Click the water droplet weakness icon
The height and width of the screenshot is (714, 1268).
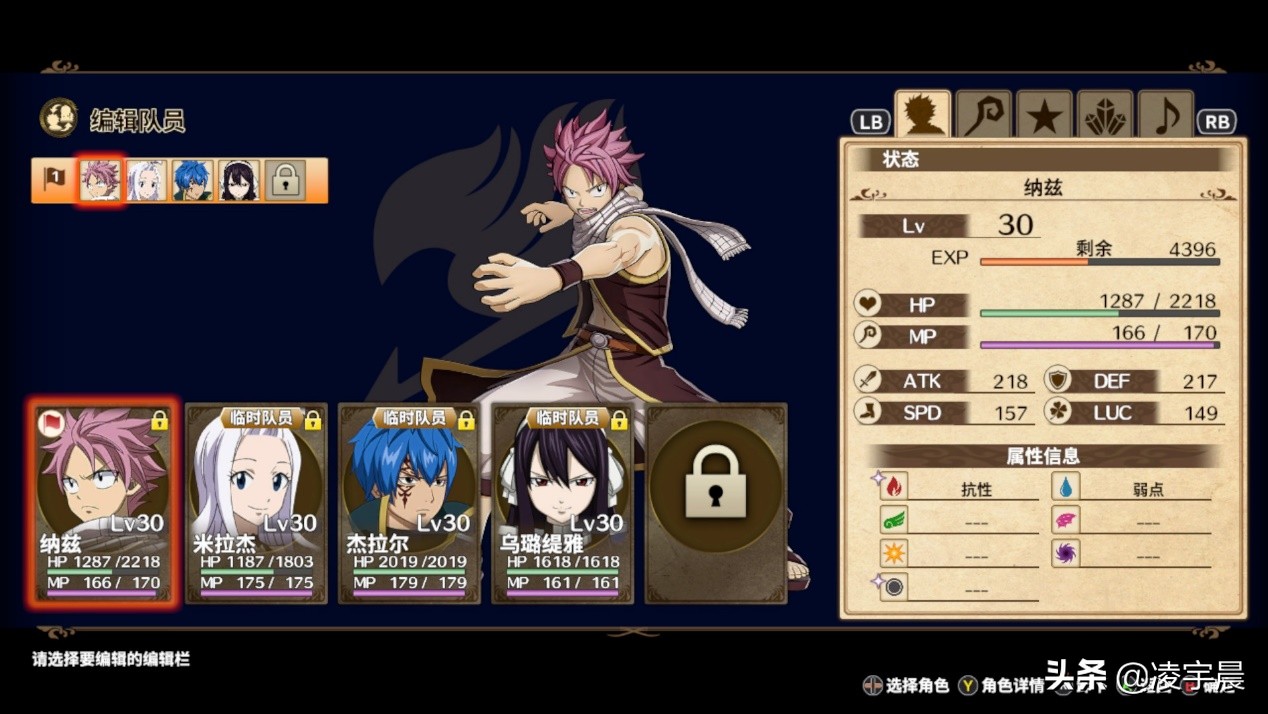(1066, 488)
